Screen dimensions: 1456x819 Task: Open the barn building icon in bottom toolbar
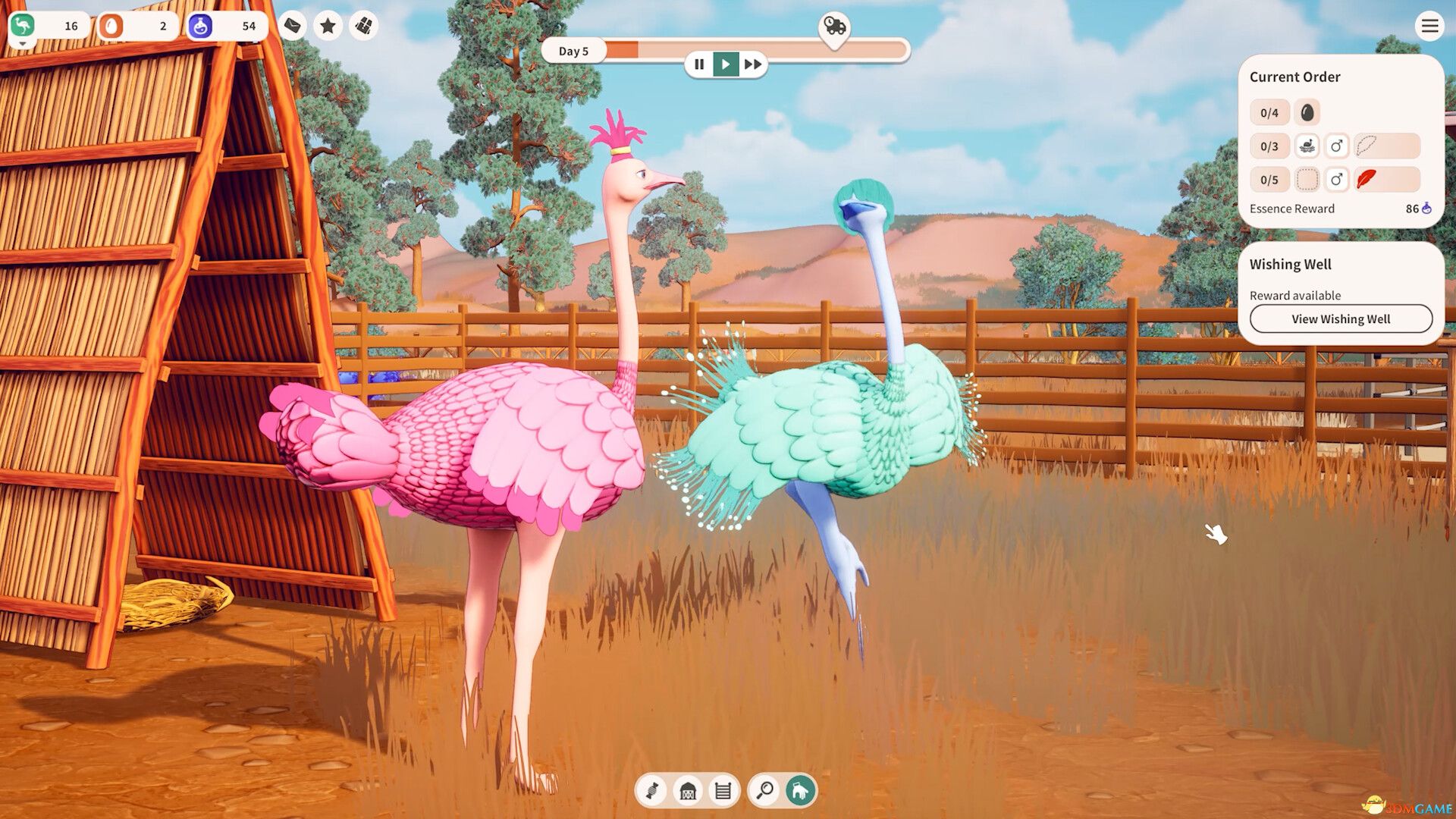tap(687, 790)
